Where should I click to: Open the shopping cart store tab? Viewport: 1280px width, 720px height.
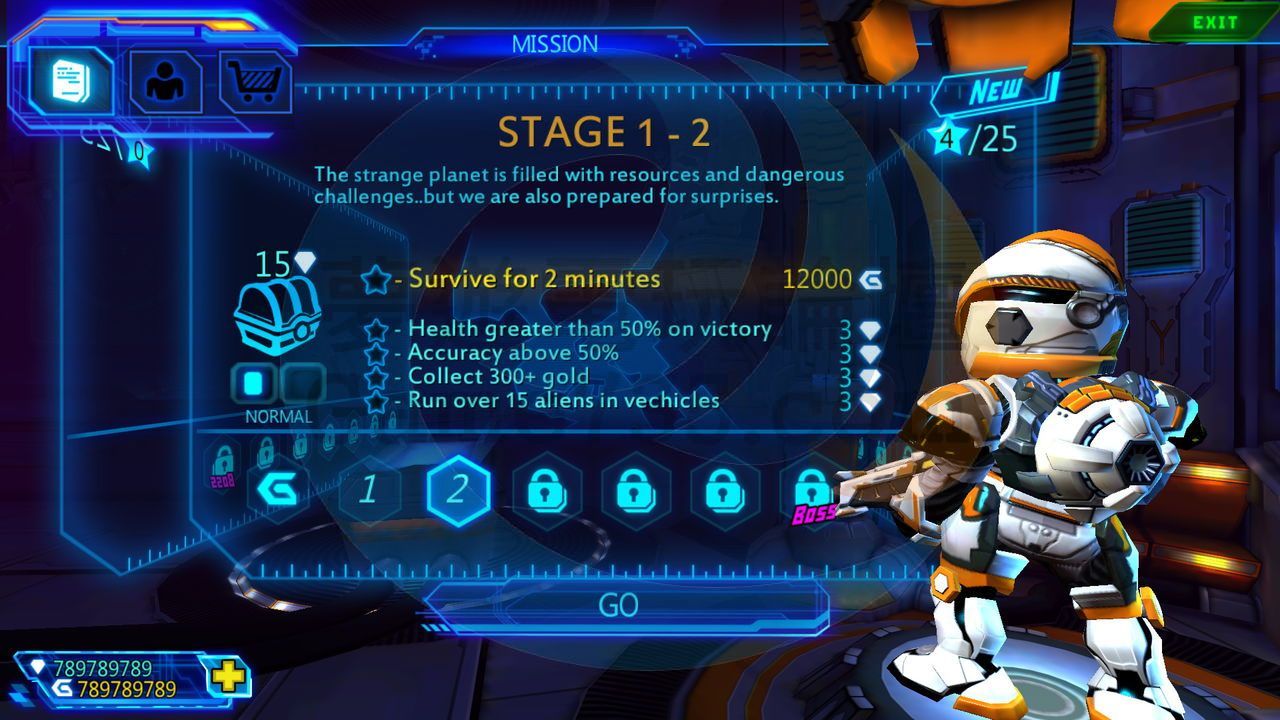click(x=255, y=81)
